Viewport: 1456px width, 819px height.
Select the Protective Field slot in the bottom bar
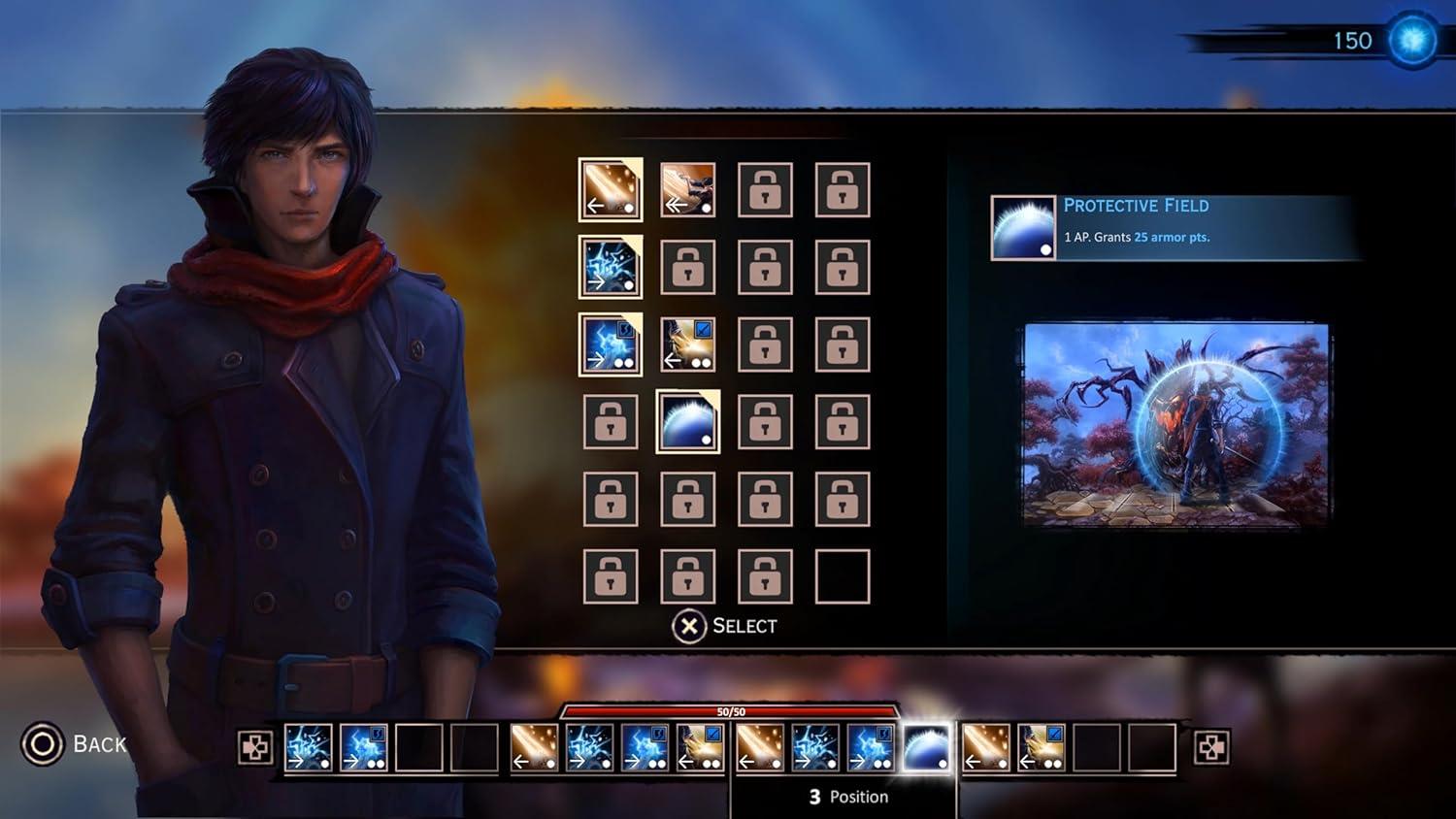[926, 748]
